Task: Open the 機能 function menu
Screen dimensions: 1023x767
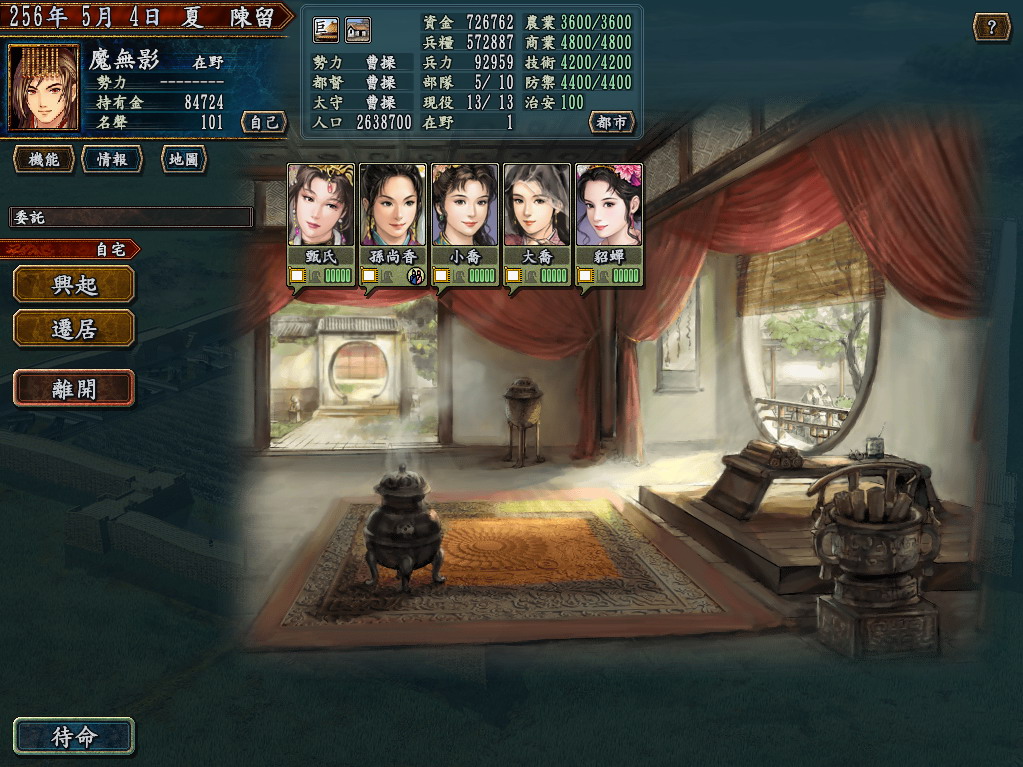Action: click(x=44, y=159)
